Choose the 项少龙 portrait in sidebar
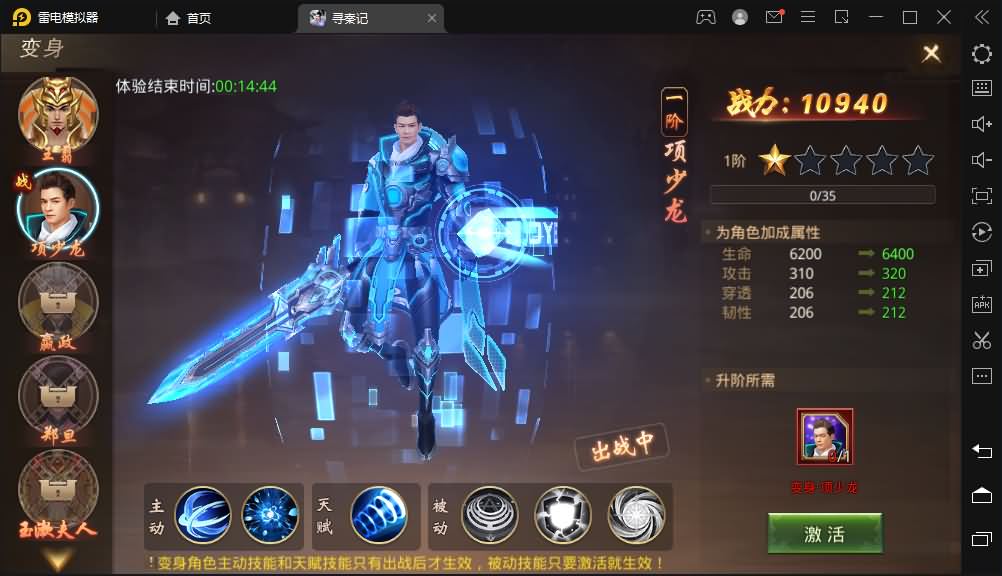Viewport: 1002px width, 576px height. tap(58, 207)
